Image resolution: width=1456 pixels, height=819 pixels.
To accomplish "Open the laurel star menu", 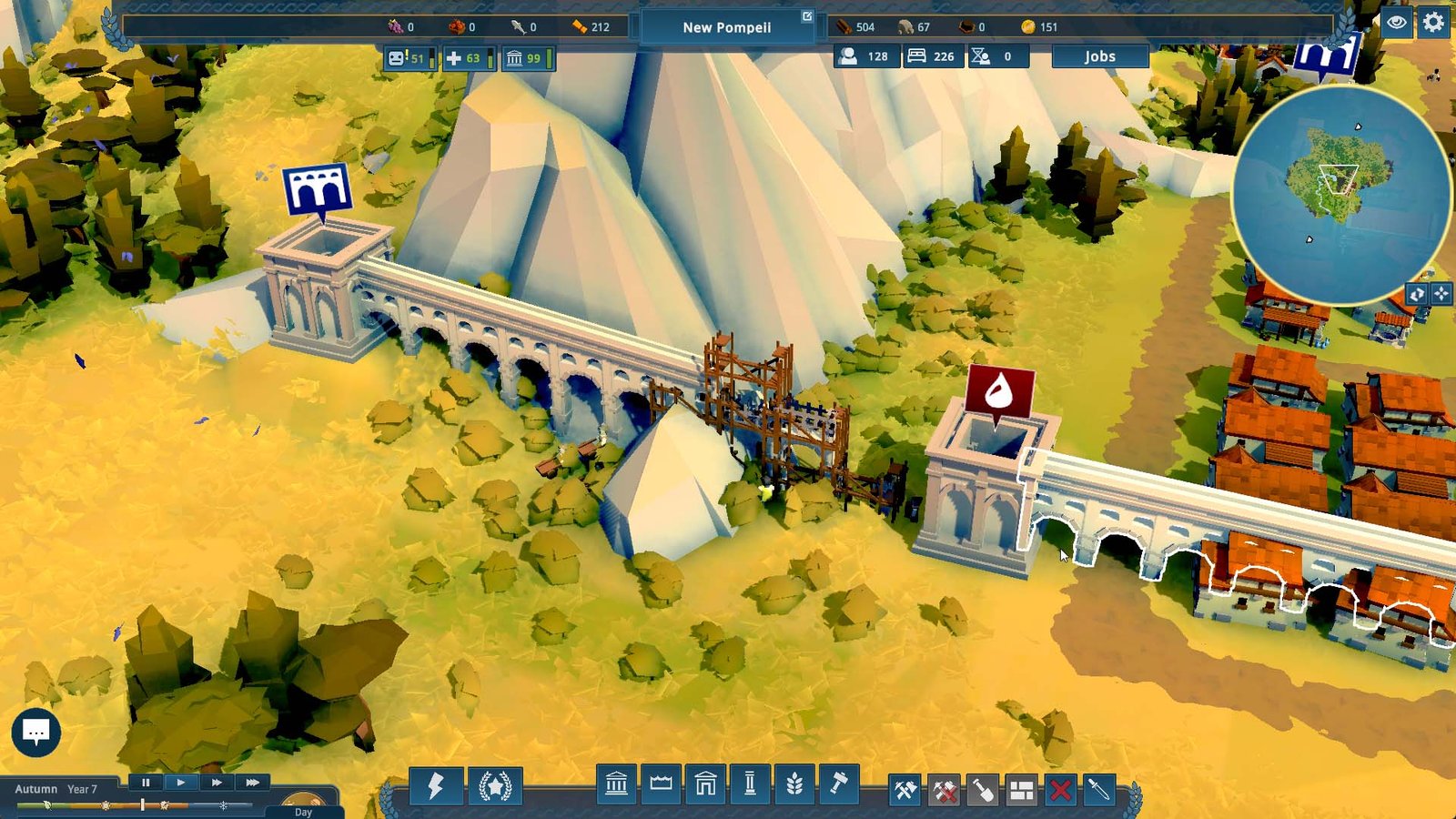I will pos(495,786).
